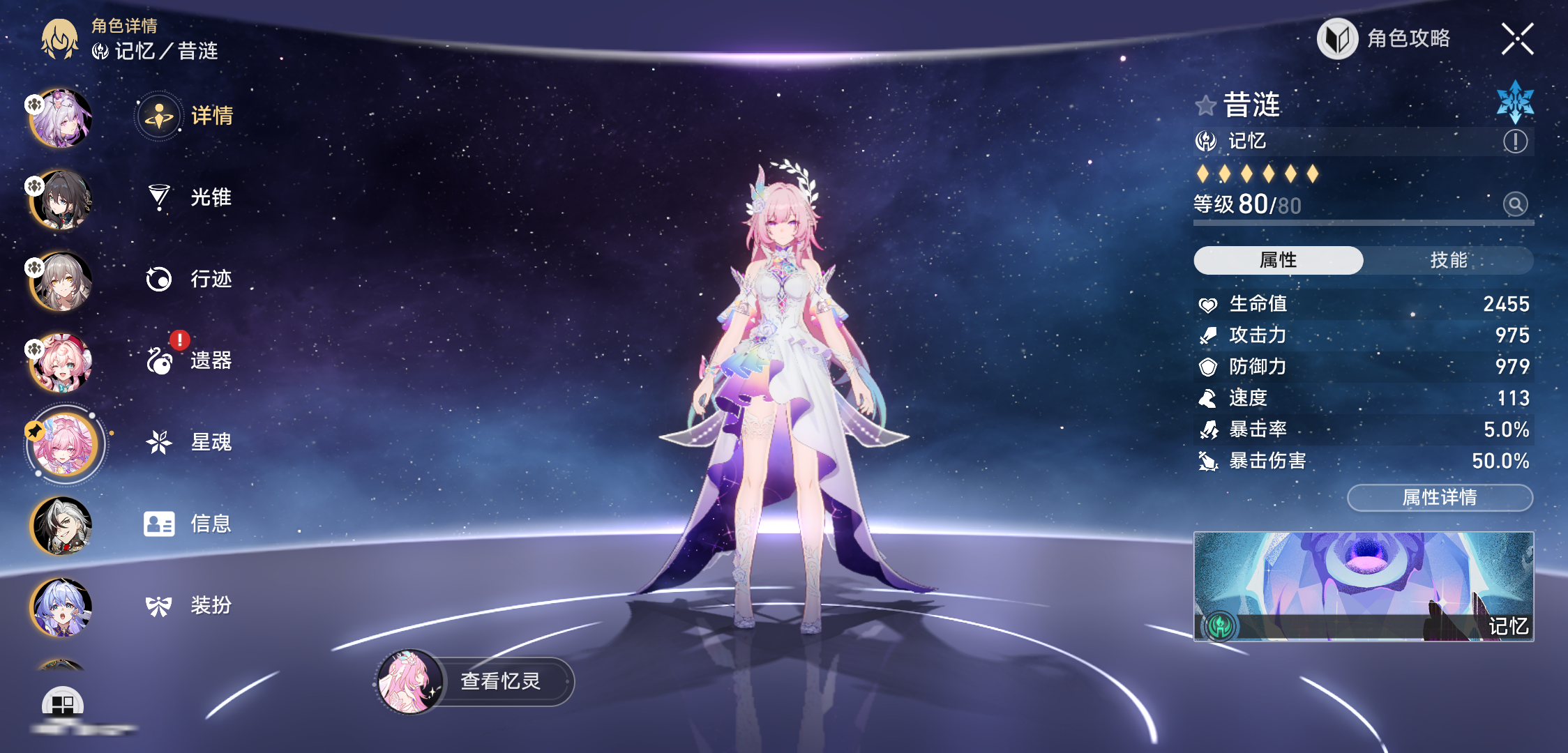Switch to the 技能 skills tab
Image resolution: width=1568 pixels, height=753 pixels.
1448,260
